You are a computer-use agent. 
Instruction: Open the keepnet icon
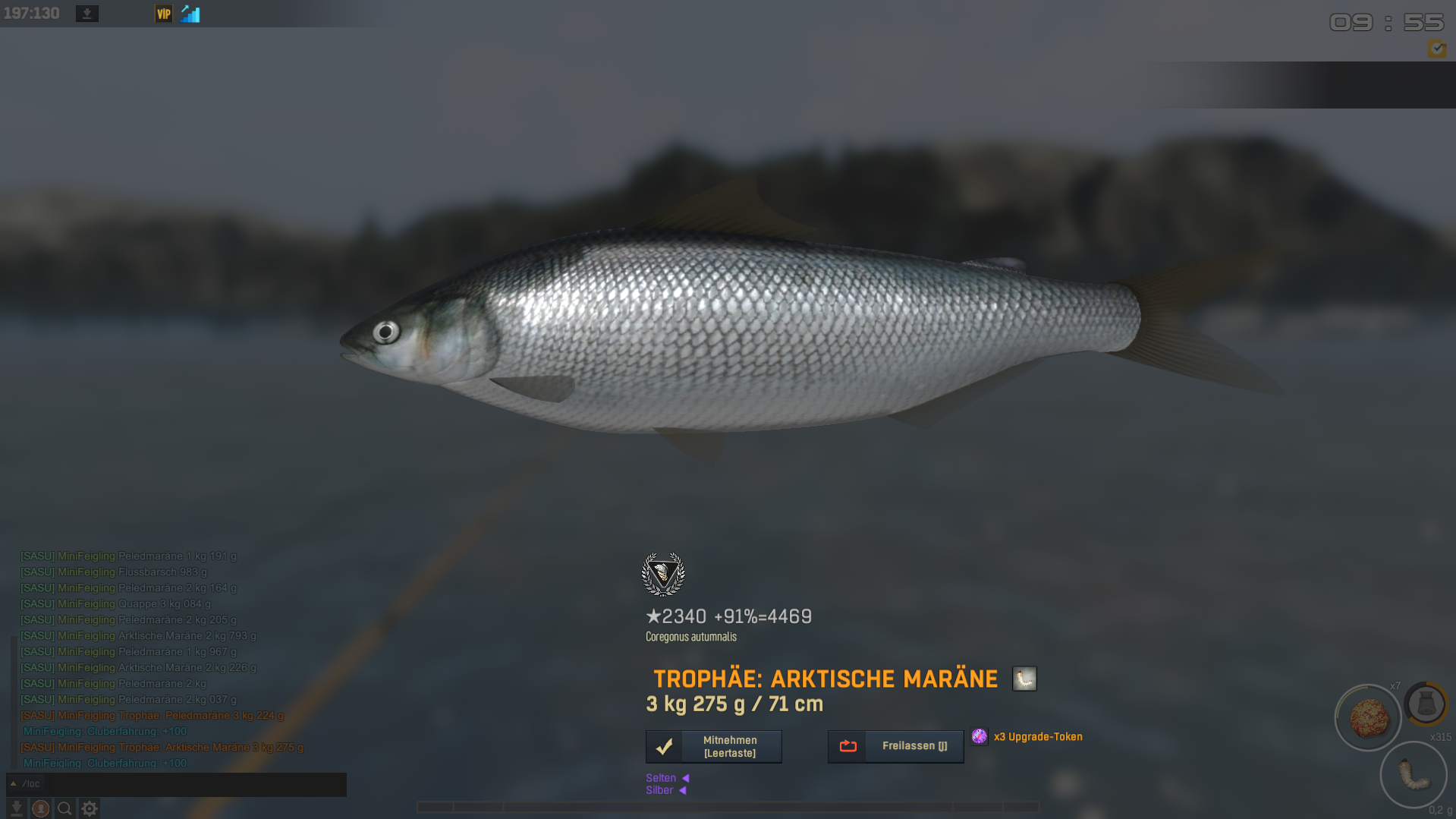pyautogui.click(x=1426, y=704)
